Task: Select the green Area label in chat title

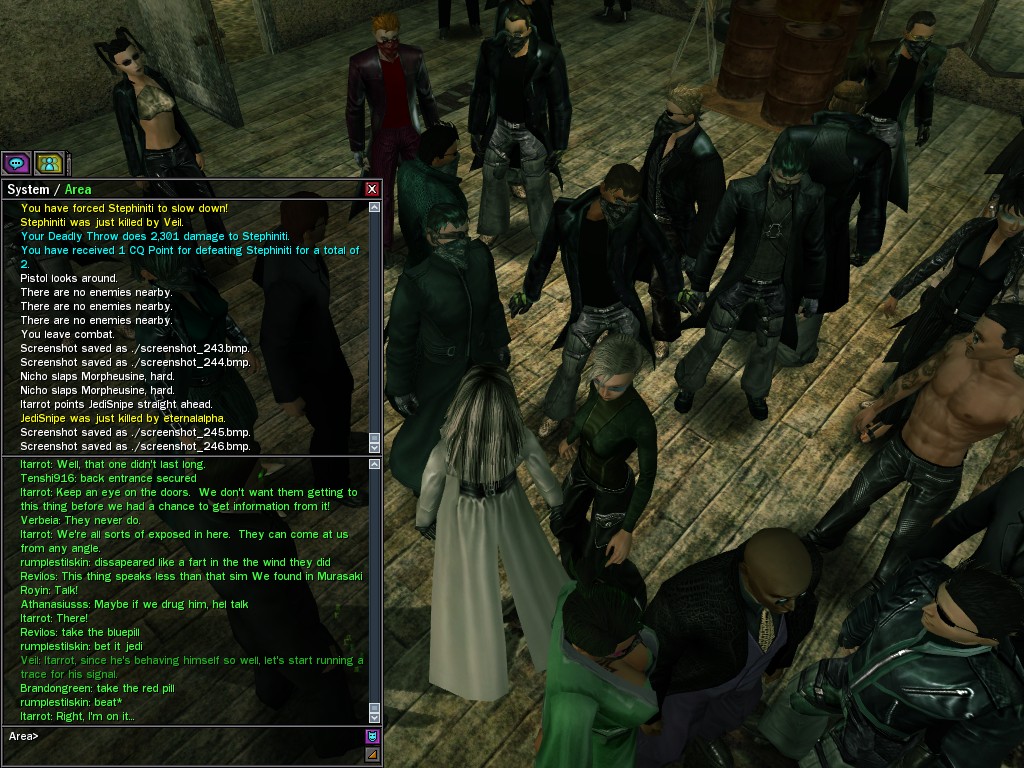Action: click(x=78, y=189)
